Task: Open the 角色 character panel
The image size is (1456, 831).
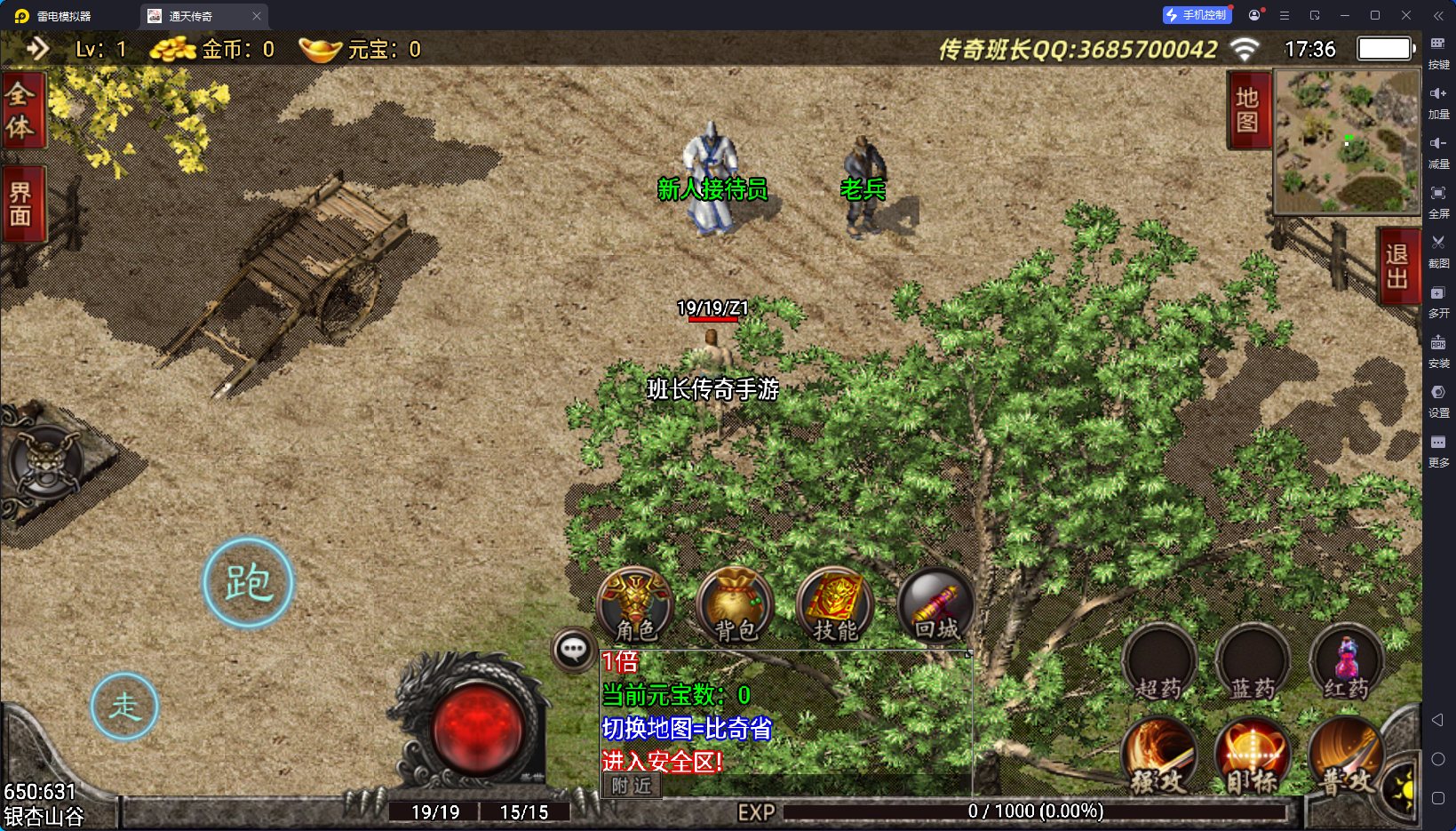Action: pyautogui.click(x=635, y=603)
